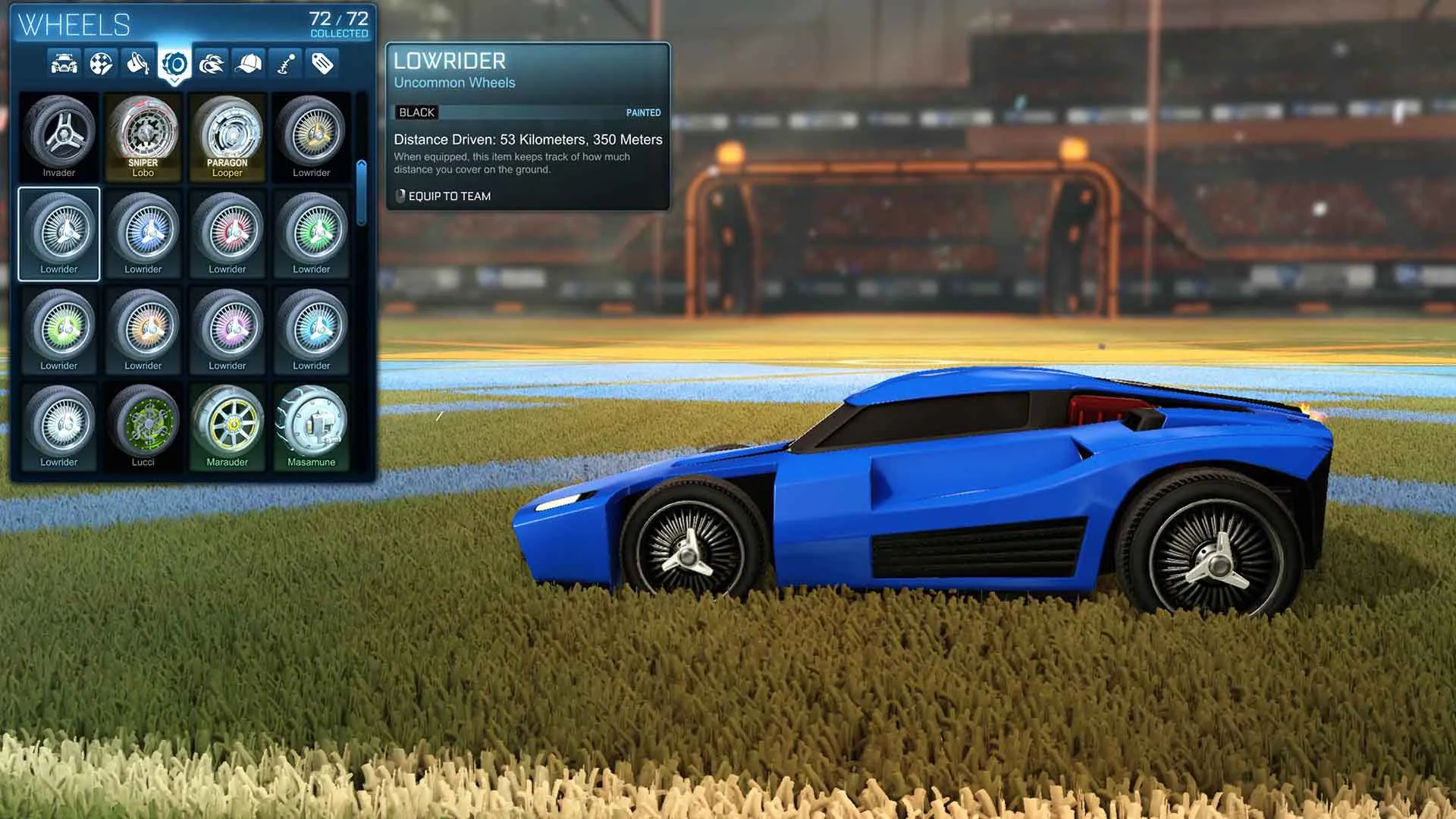Equip the Marauder wheels
Image resolution: width=1456 pixels, height=819 pixels.
click(228, 425)
